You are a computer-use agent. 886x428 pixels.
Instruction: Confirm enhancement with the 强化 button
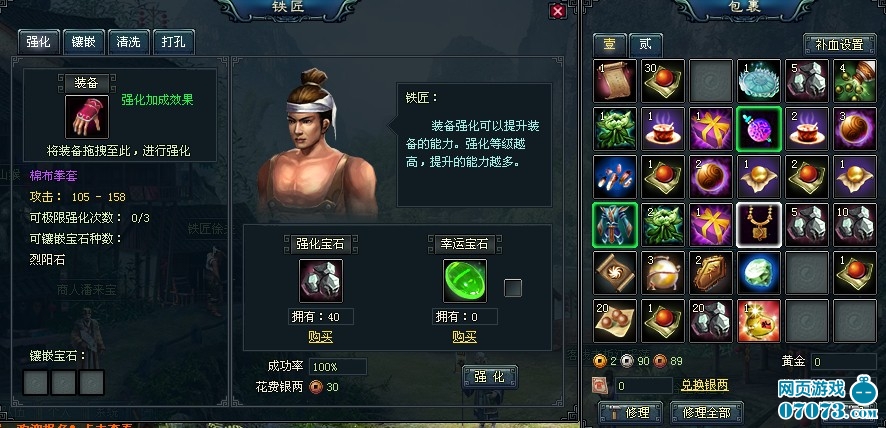(490, 377)
